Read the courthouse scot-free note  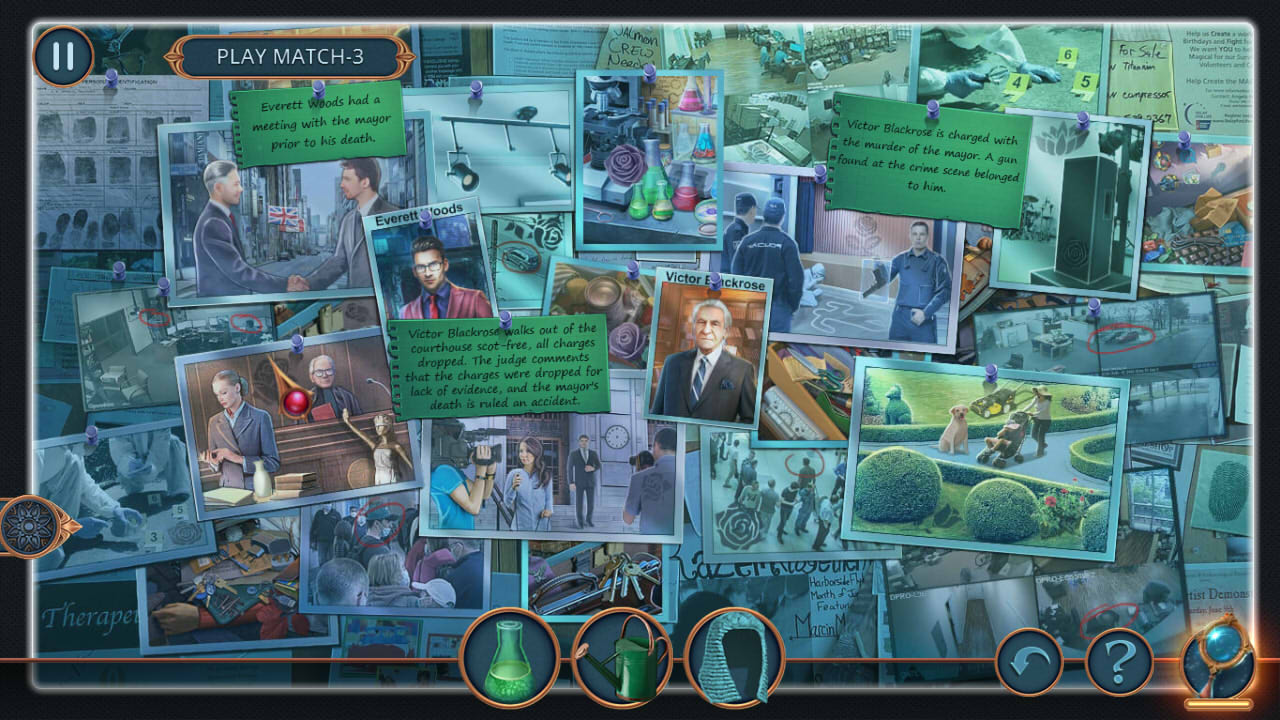[x=500, y=365]
